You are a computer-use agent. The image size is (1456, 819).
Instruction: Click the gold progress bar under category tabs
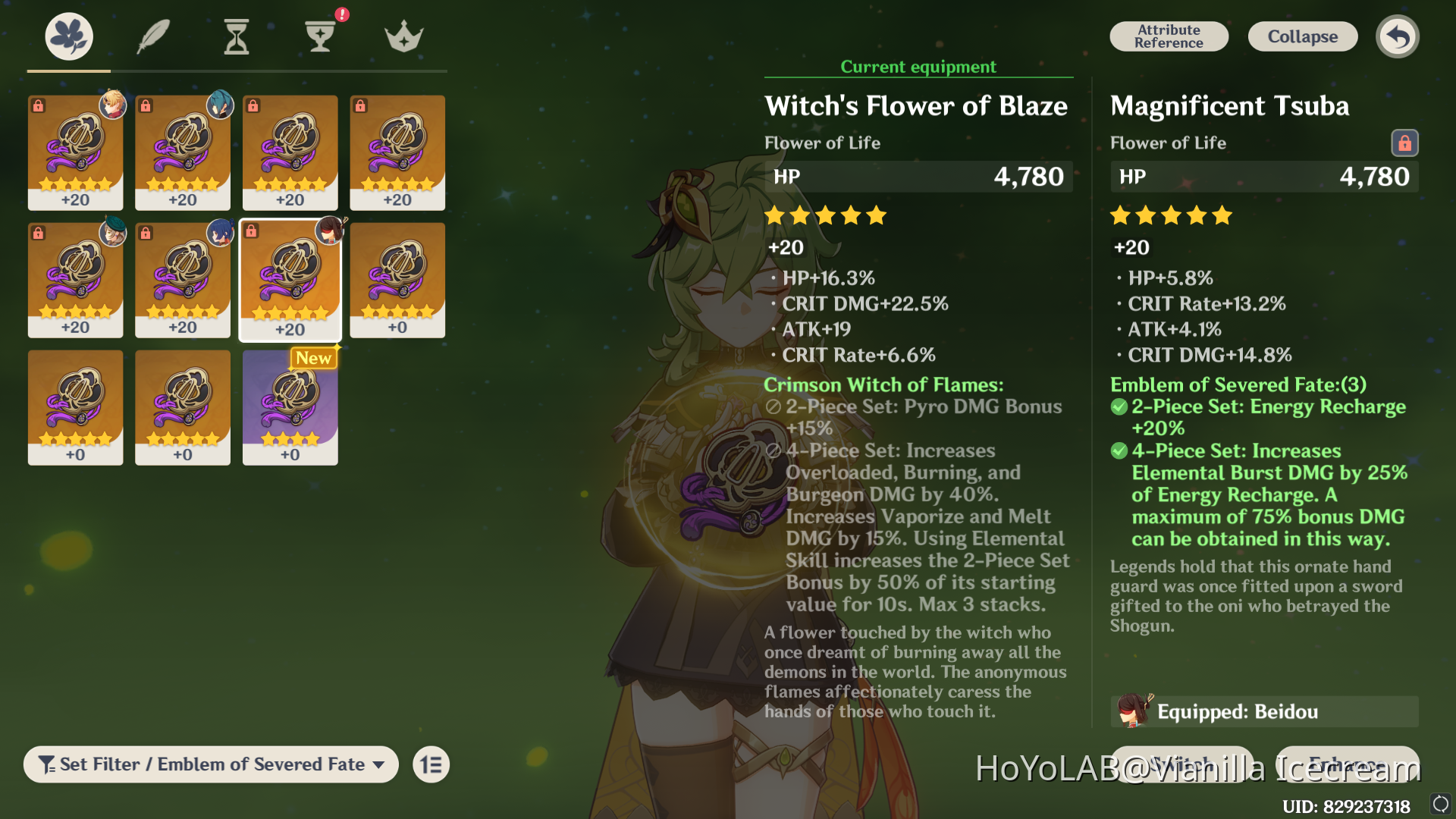click(67, 71)
